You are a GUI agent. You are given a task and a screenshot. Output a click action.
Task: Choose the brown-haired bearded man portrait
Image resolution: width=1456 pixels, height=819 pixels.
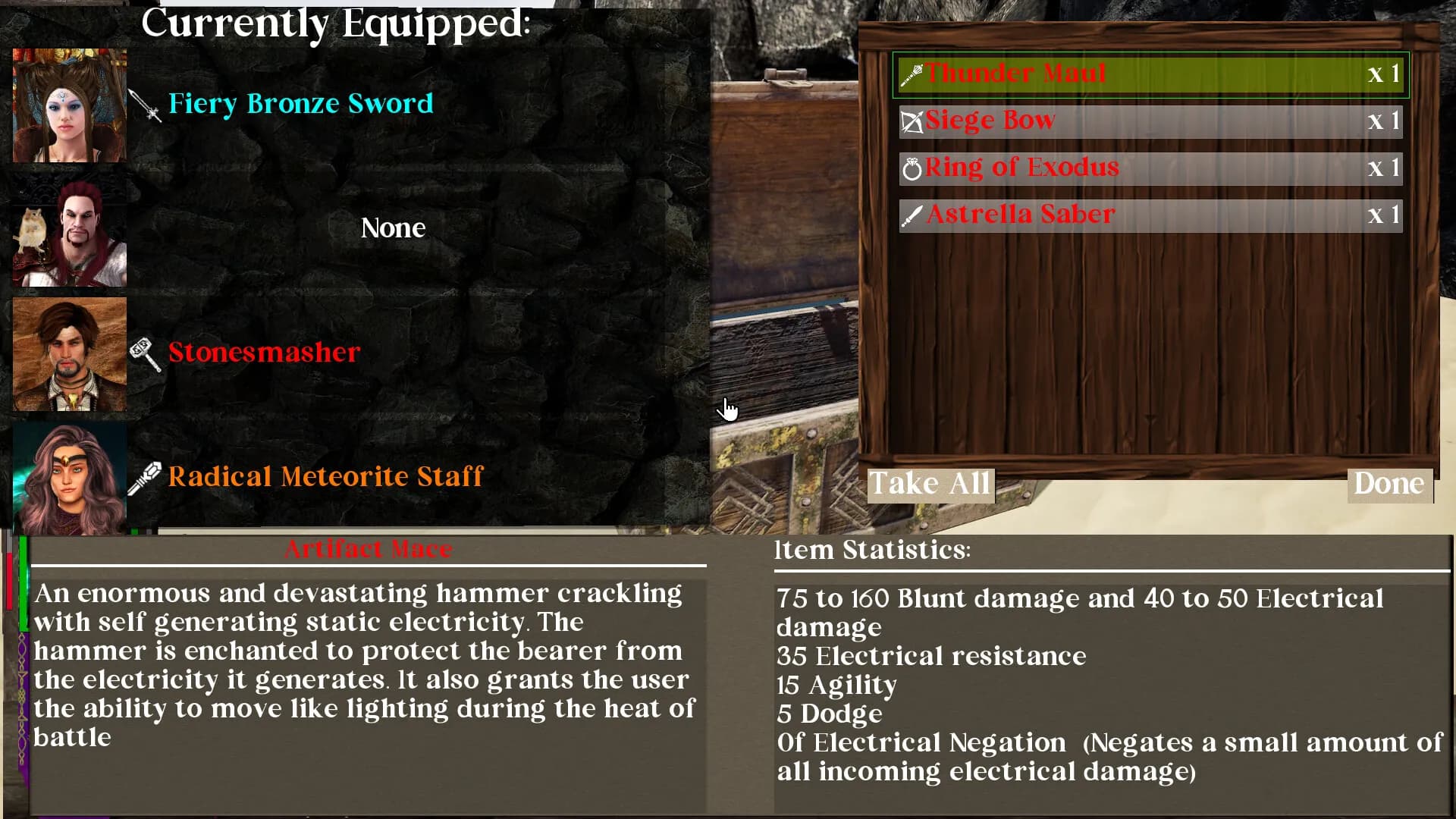[70, 354]
